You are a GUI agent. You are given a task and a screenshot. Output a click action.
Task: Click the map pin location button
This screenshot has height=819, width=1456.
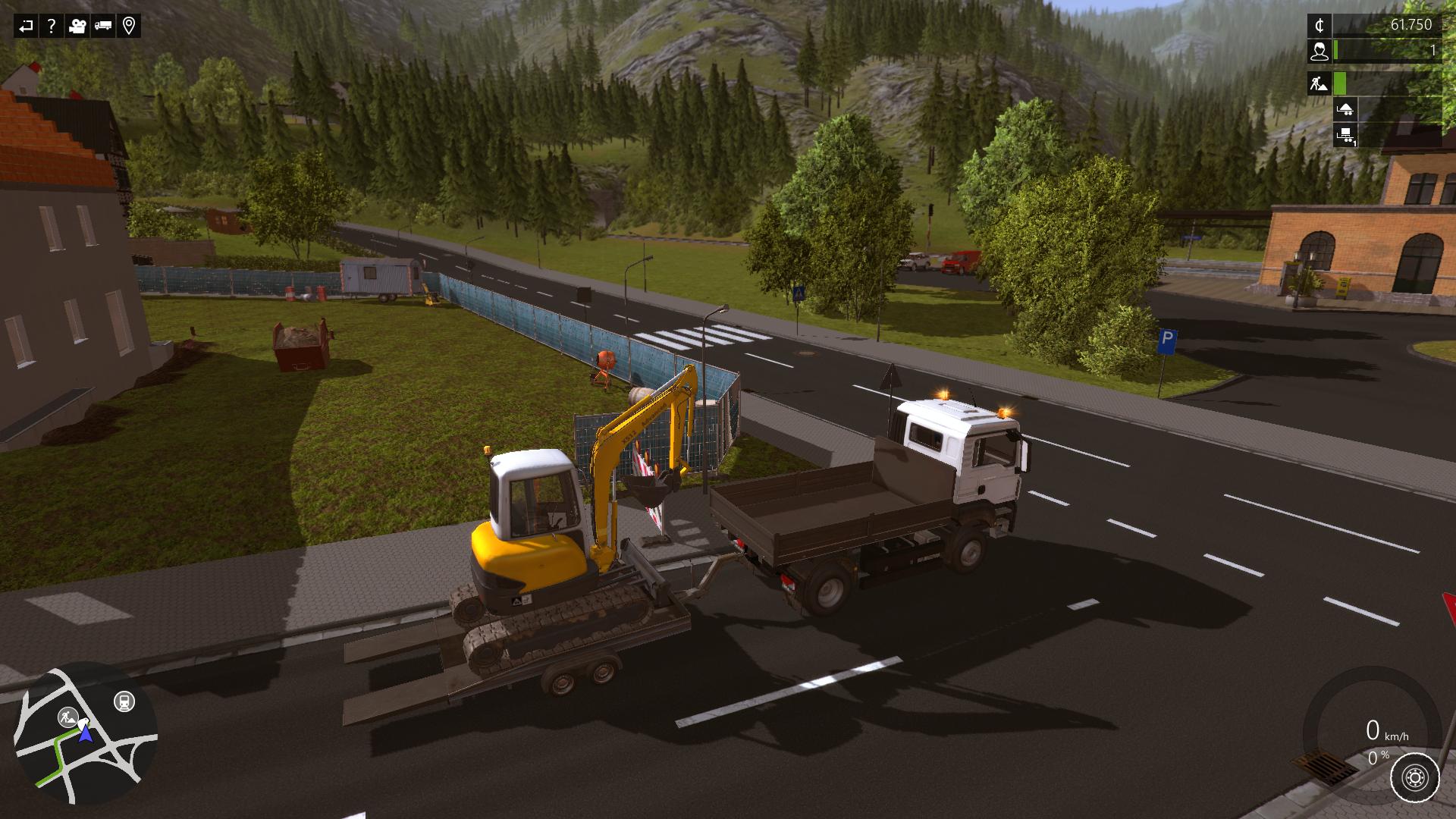click(129, 27)
